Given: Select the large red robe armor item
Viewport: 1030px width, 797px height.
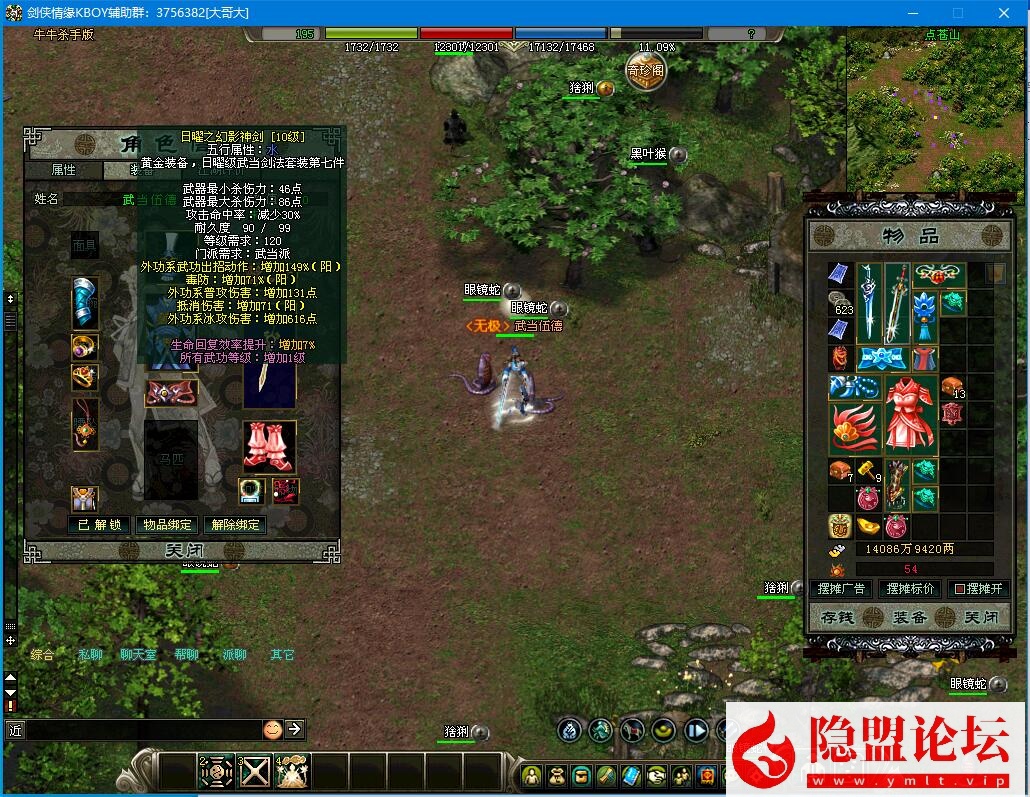Looking at the screenshot, I should (x=910, y=415).
